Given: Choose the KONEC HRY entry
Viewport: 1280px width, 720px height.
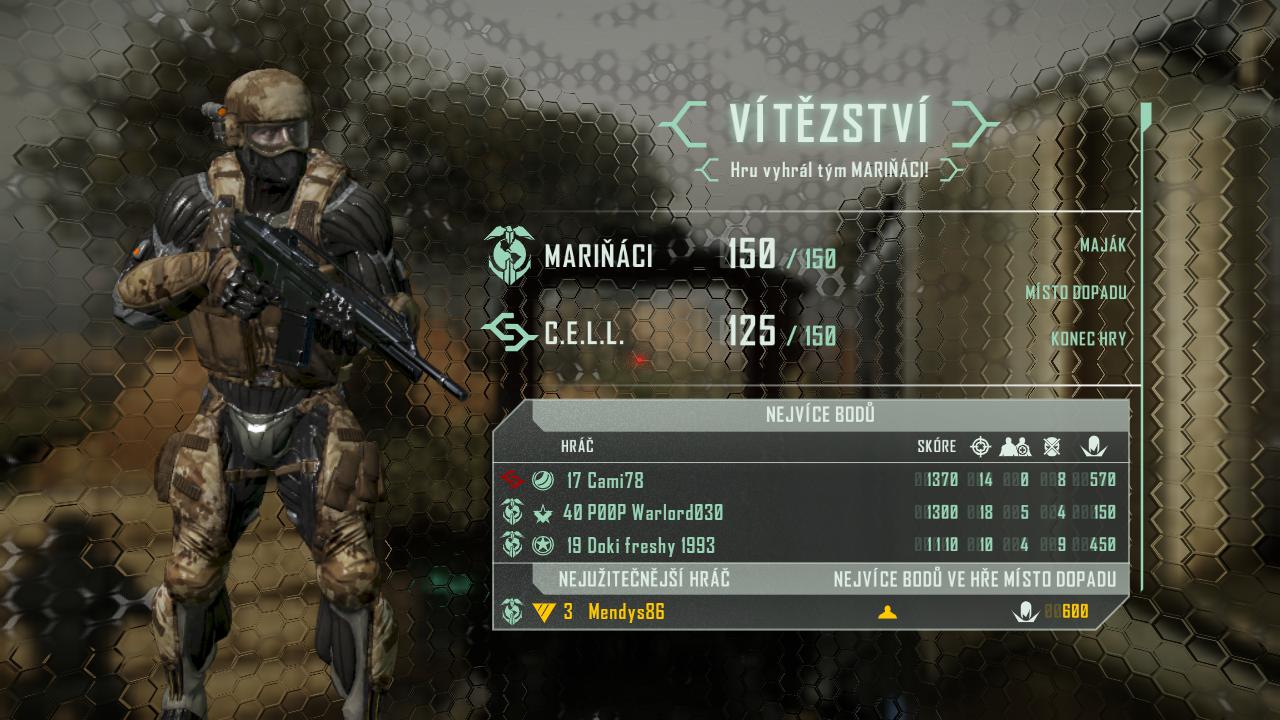Looking at the screenshot, I should pyautogui.click(x=1087, y=339).
